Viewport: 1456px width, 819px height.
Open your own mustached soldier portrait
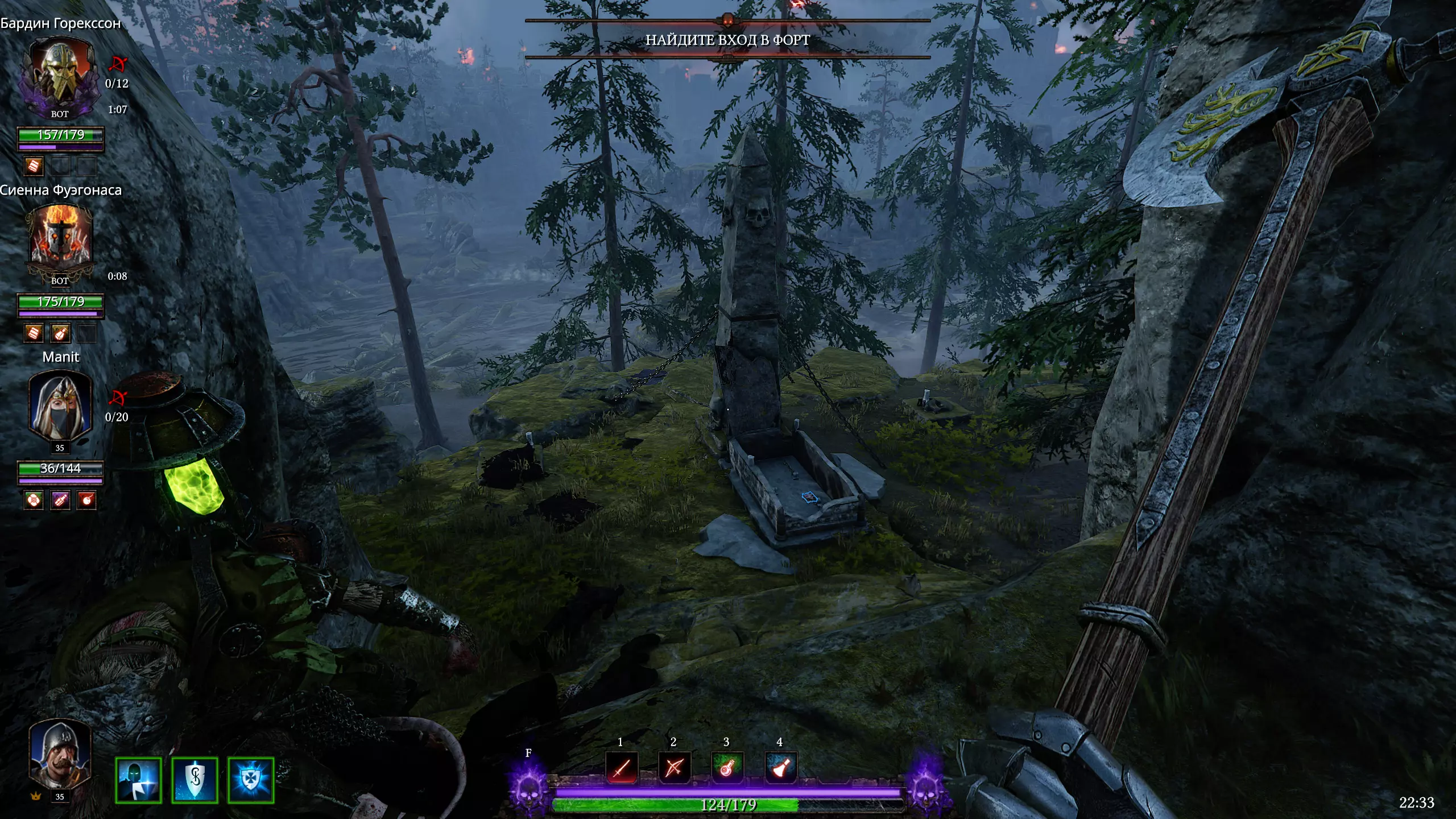[60, 755]
